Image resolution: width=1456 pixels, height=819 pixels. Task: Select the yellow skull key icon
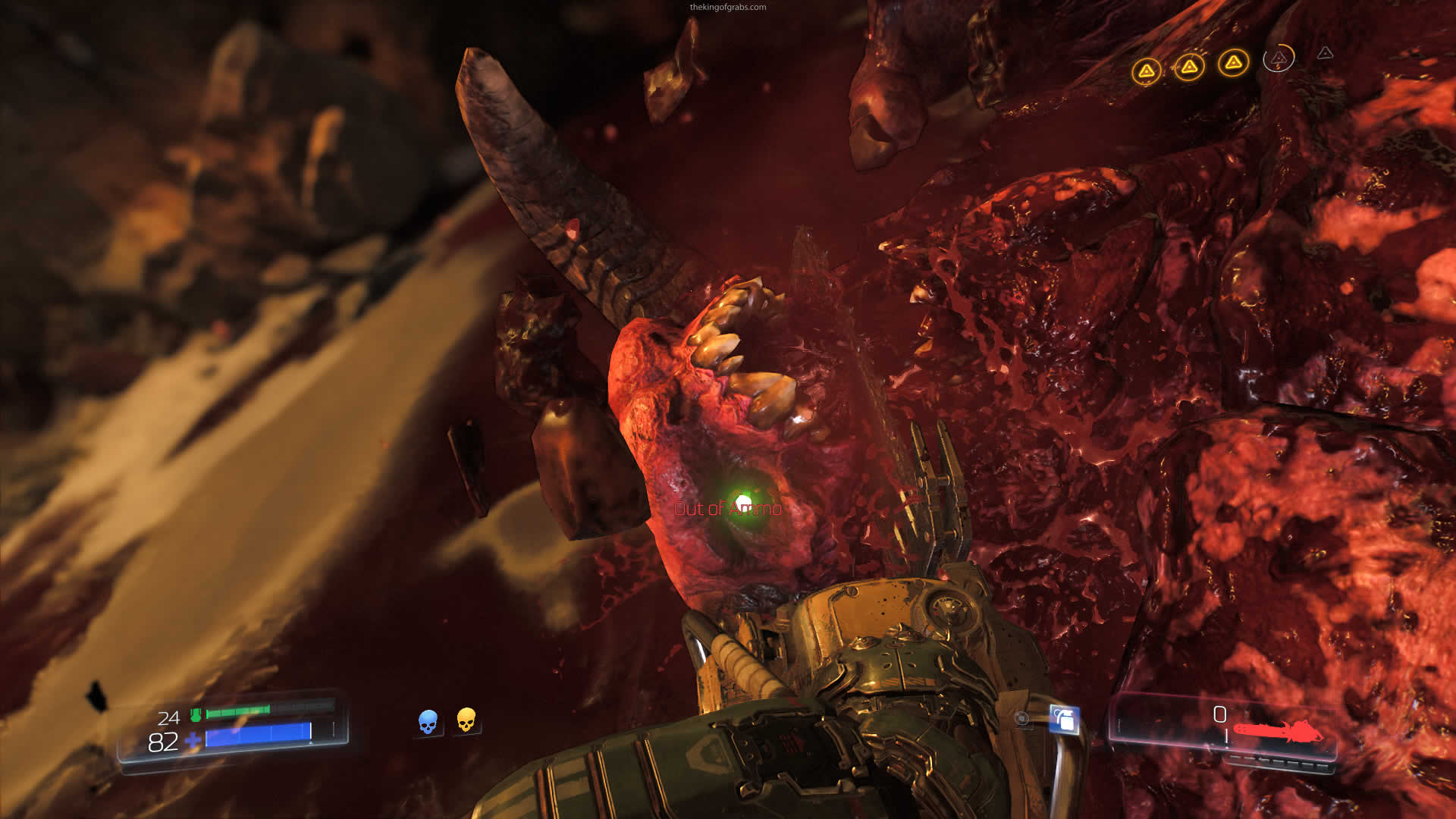point(466,720)
